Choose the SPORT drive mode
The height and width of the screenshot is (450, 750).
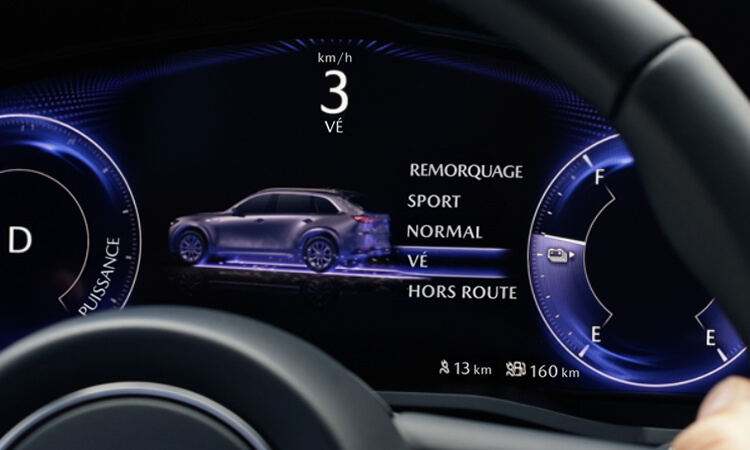coord(434,201)
